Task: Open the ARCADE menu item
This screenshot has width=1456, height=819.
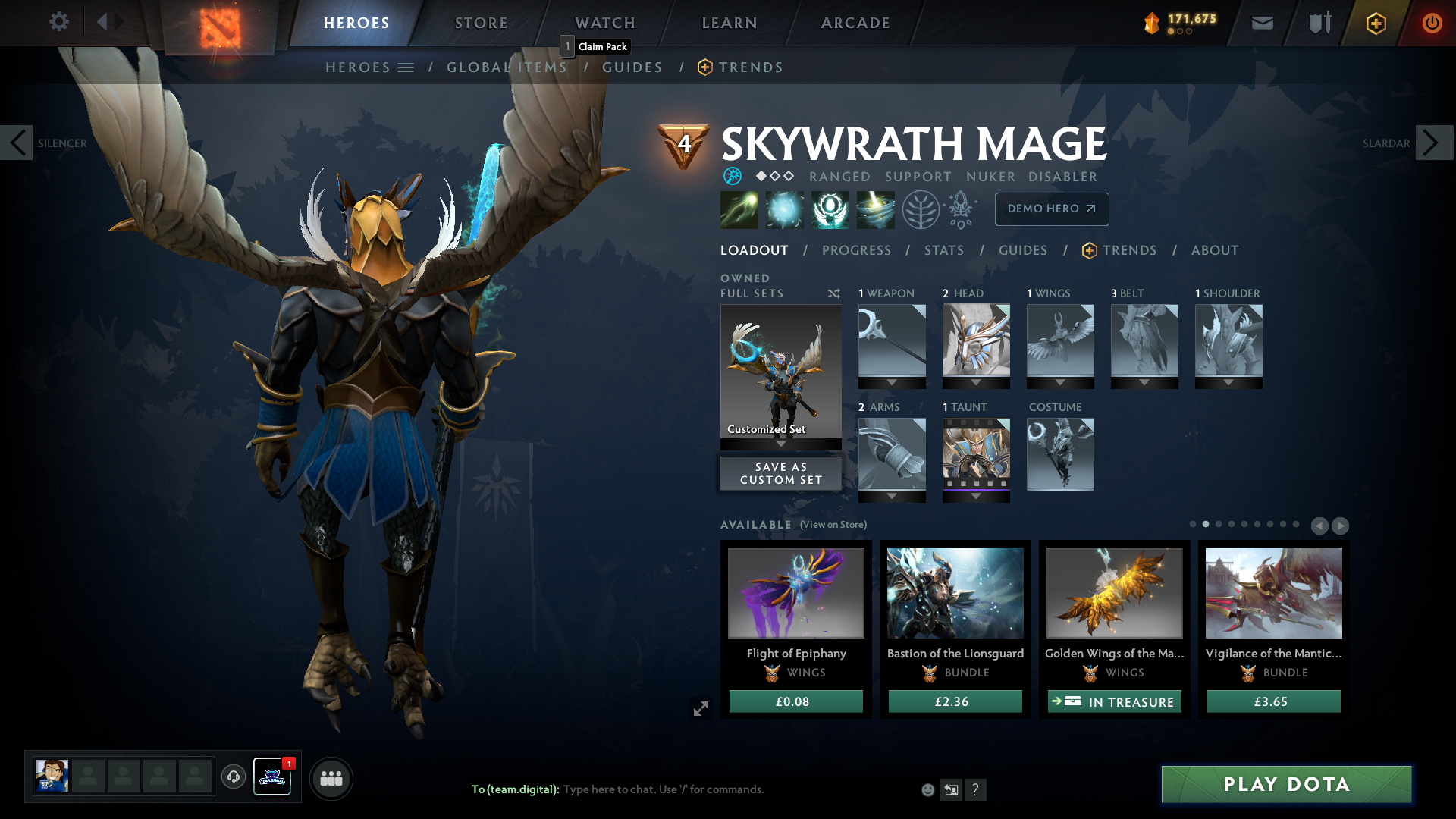Action: click(855, 23)
